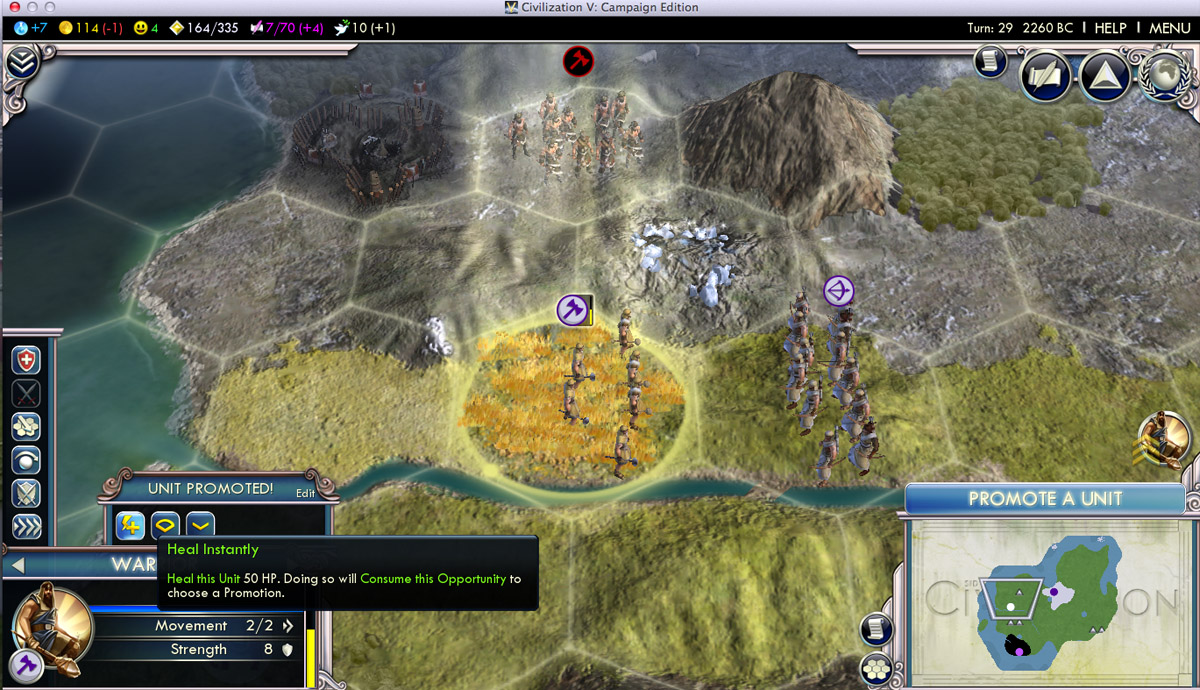Cycle to previous unit with left arrow
The height and width of the screenshot is (690, 1200).
16,566
